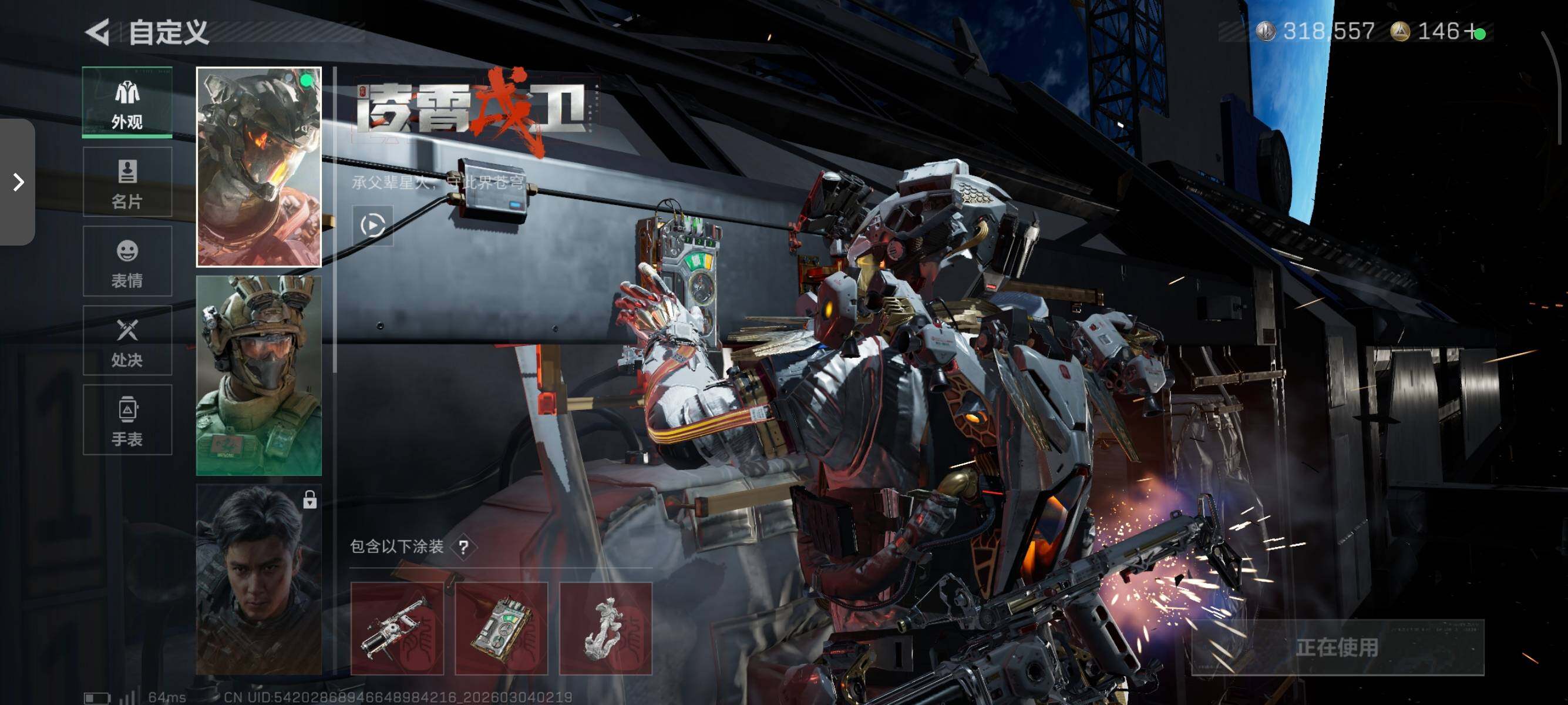View the included device skin item
Viewport: 1568px width, 705px height.
coord(501,628)
